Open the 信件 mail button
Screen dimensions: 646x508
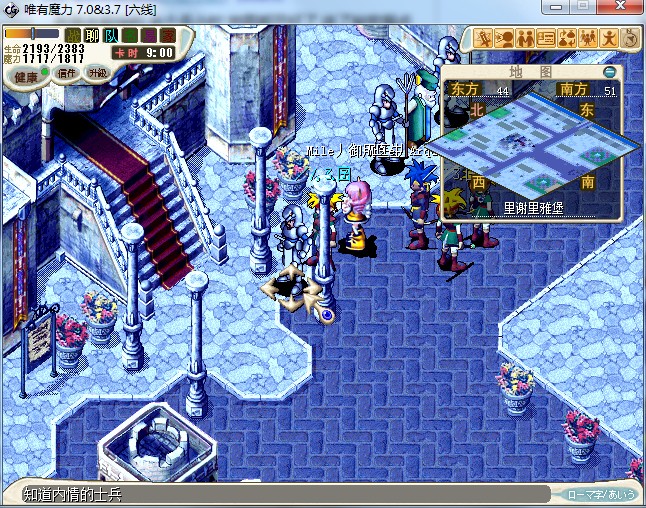pyautogui.click(x=68, y=73)
